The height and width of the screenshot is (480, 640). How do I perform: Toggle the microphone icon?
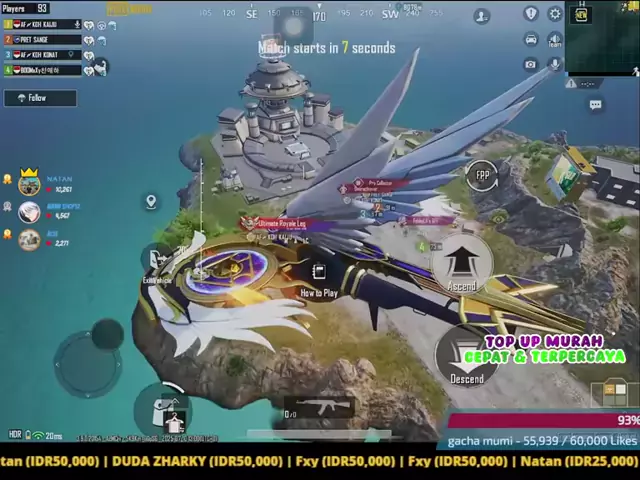coord(555,64)
